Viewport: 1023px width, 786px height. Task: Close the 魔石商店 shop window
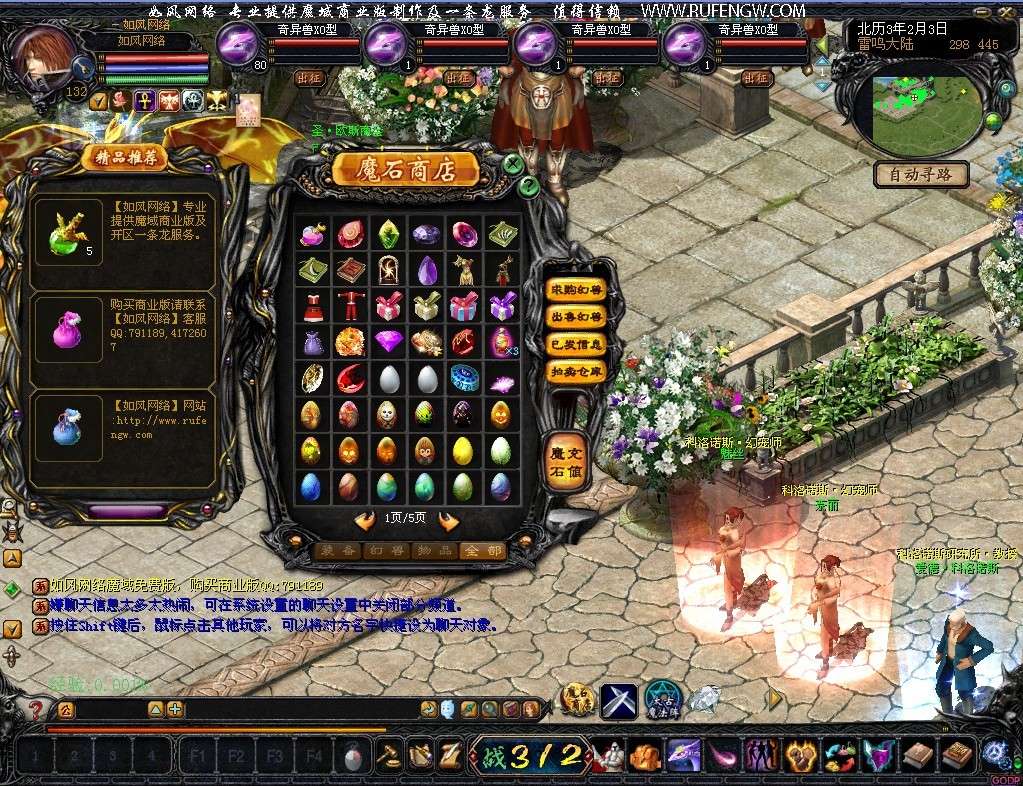coord(513,163)
